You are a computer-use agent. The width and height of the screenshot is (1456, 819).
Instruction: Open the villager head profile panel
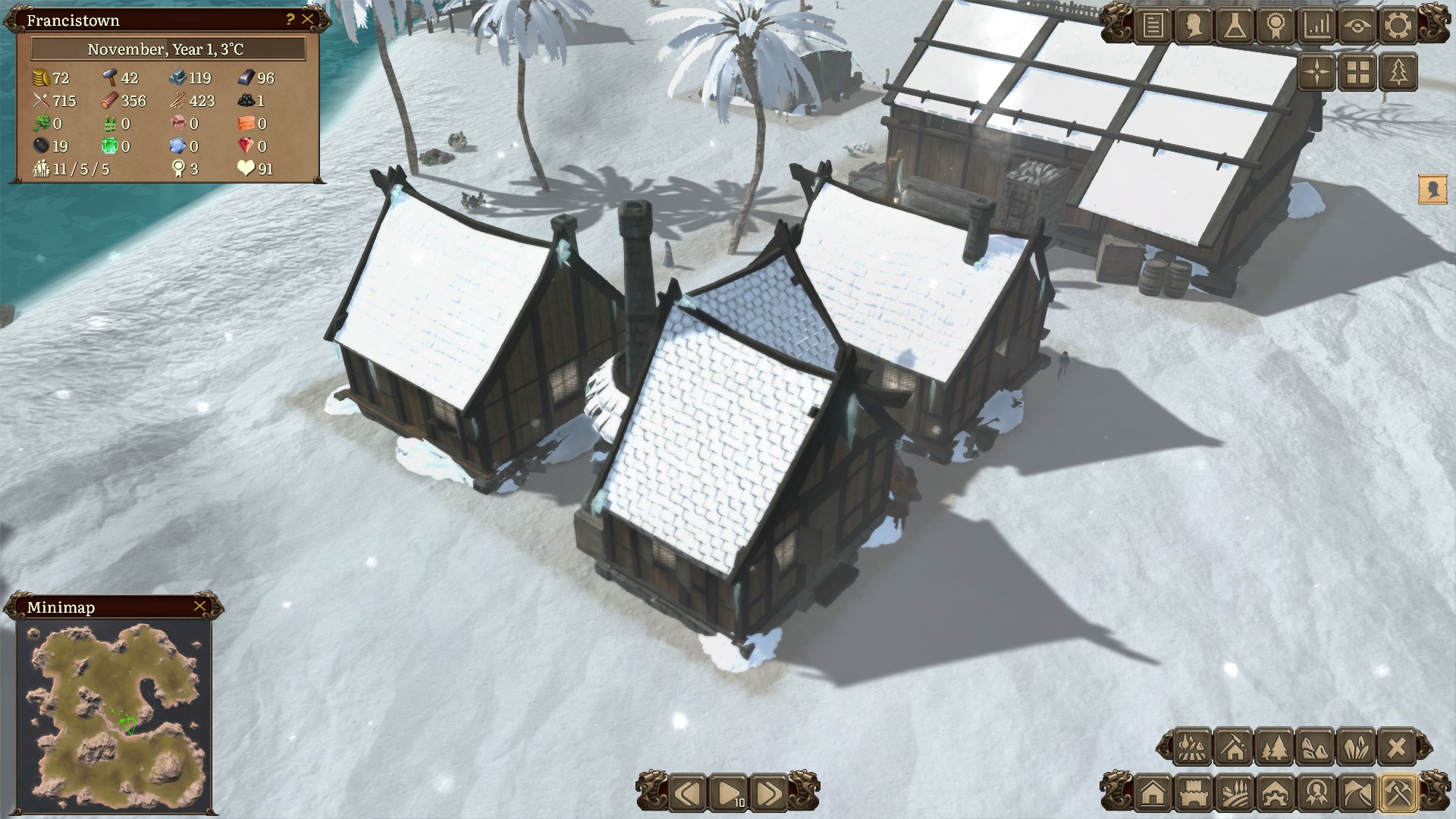pyautogui.click(x=1194, y=26)
